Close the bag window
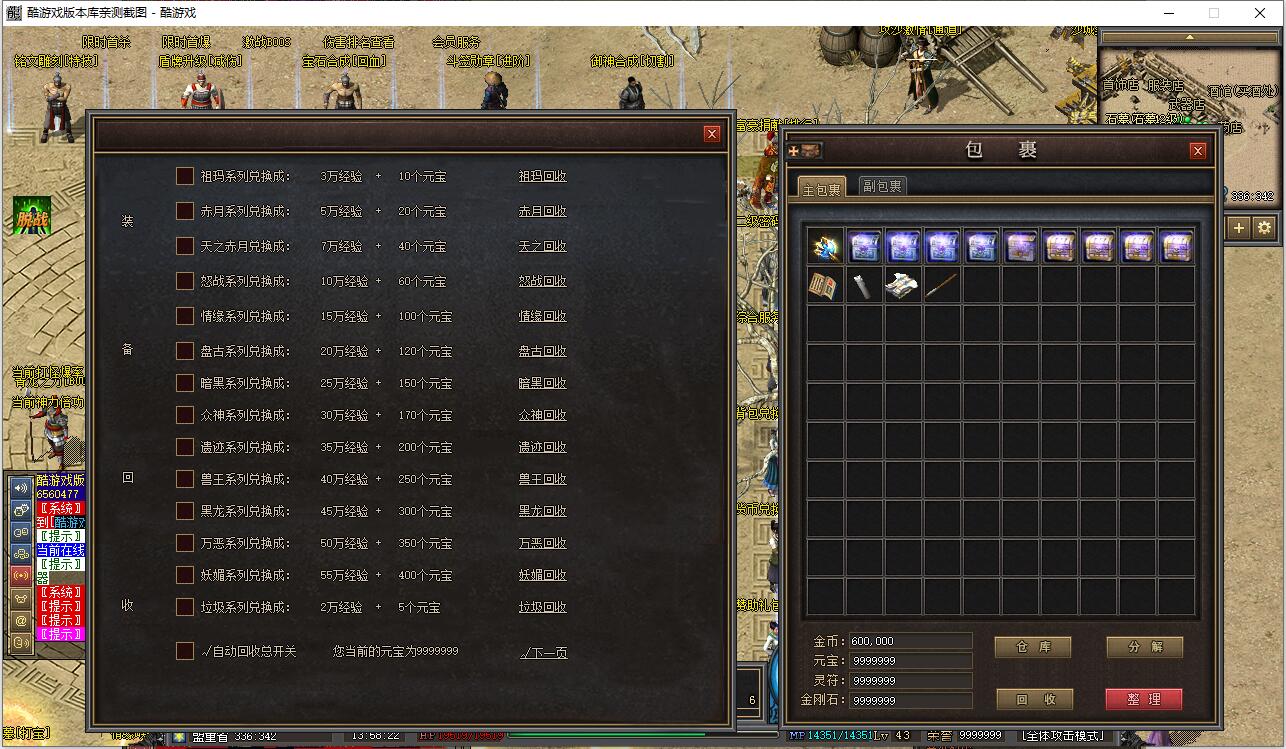 (x=1198, y=151)
